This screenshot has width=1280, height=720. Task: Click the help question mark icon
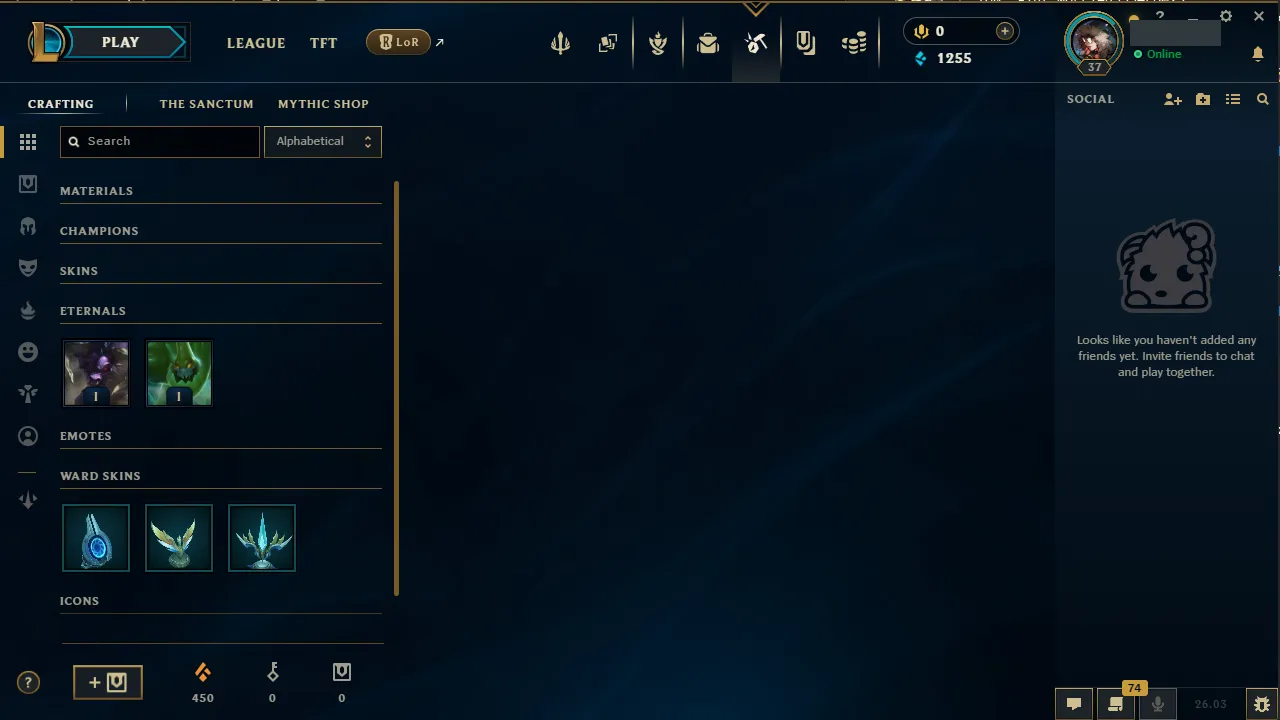tap(28, 682)
